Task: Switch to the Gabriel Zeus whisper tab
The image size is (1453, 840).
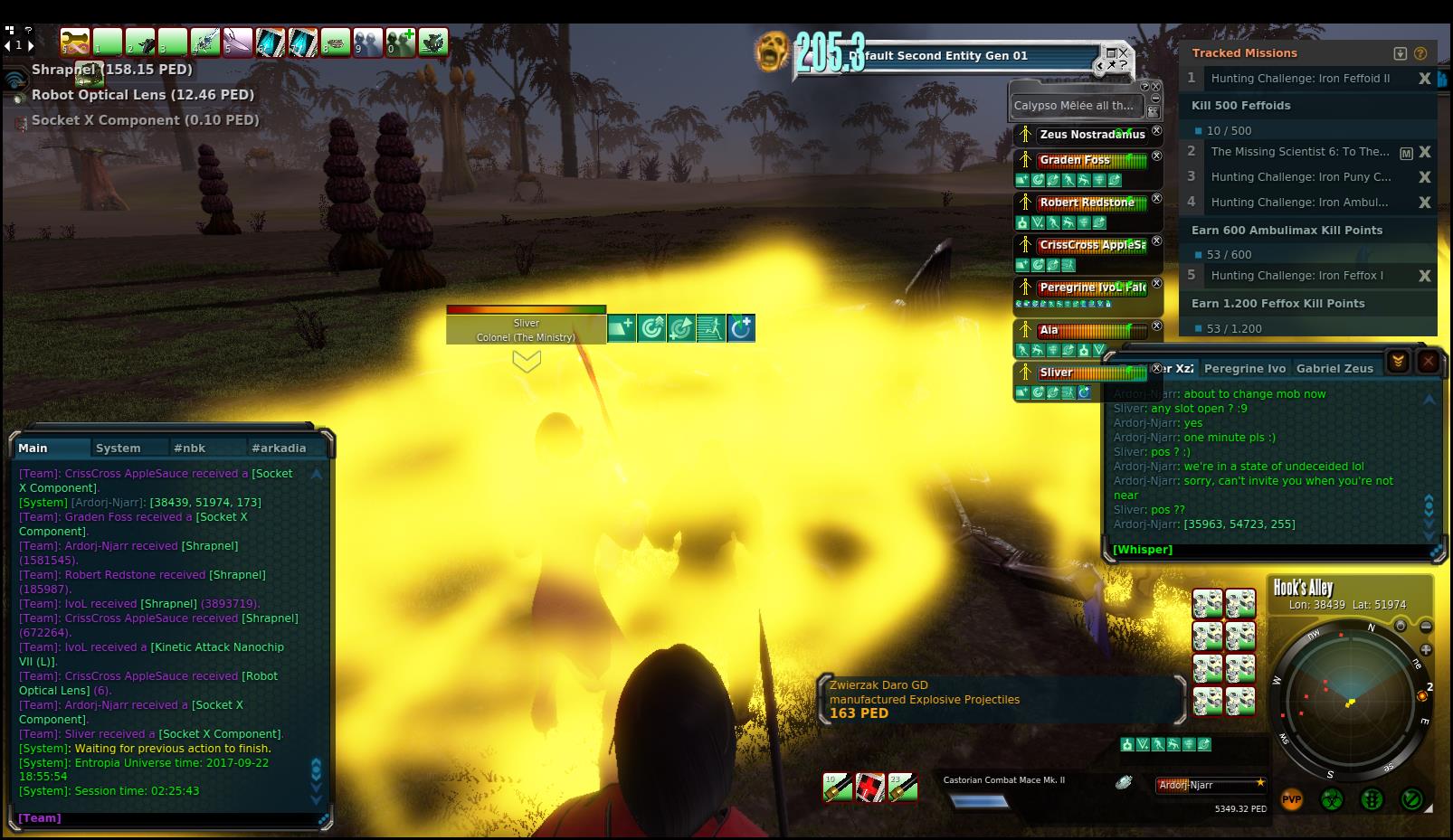Action: [x=1334, y=368]
